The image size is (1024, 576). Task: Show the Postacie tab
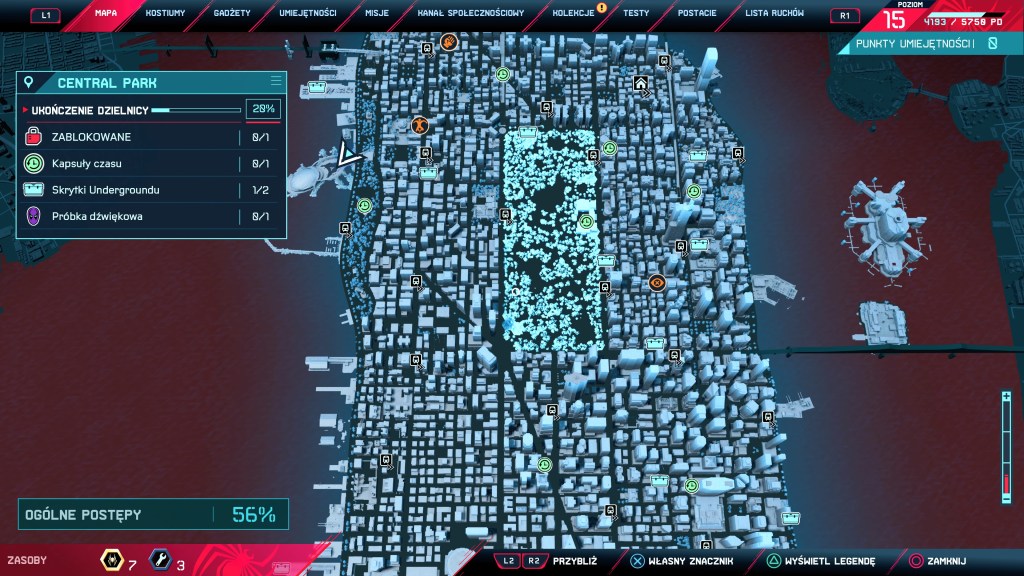point(696,13)
